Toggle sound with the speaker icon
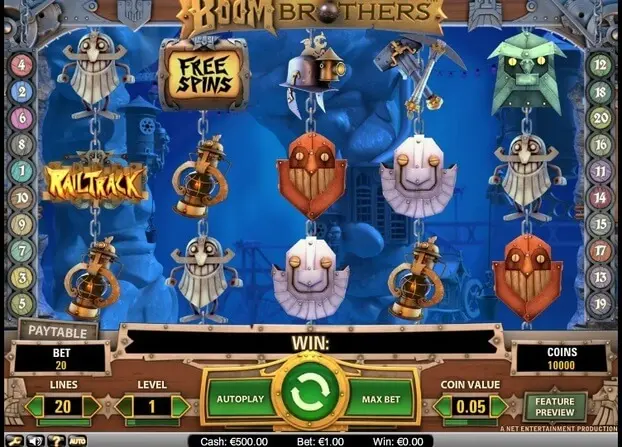The image size is (622, 447). coord(35,440)
